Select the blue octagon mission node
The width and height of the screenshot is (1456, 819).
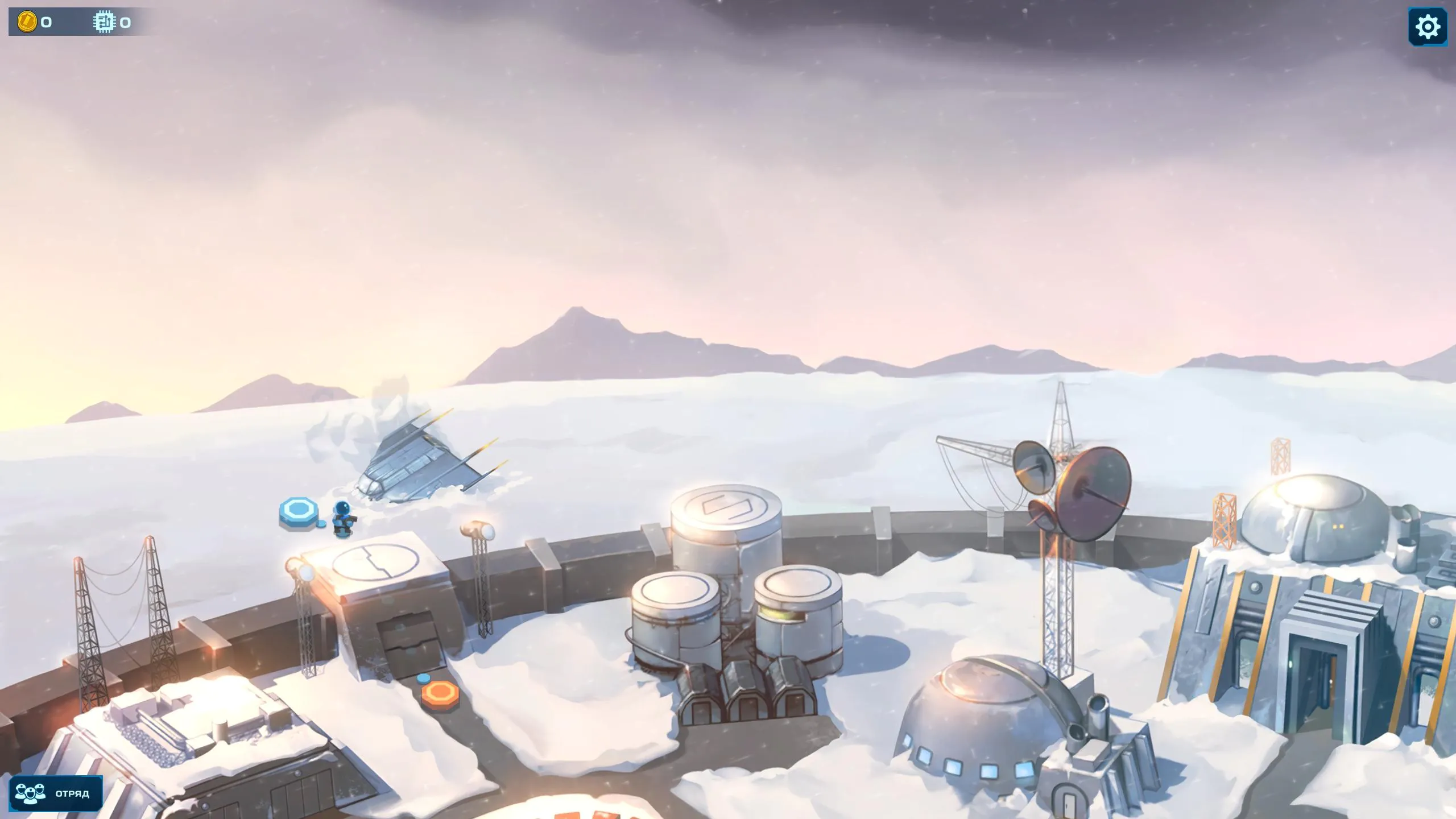(297, 511)
